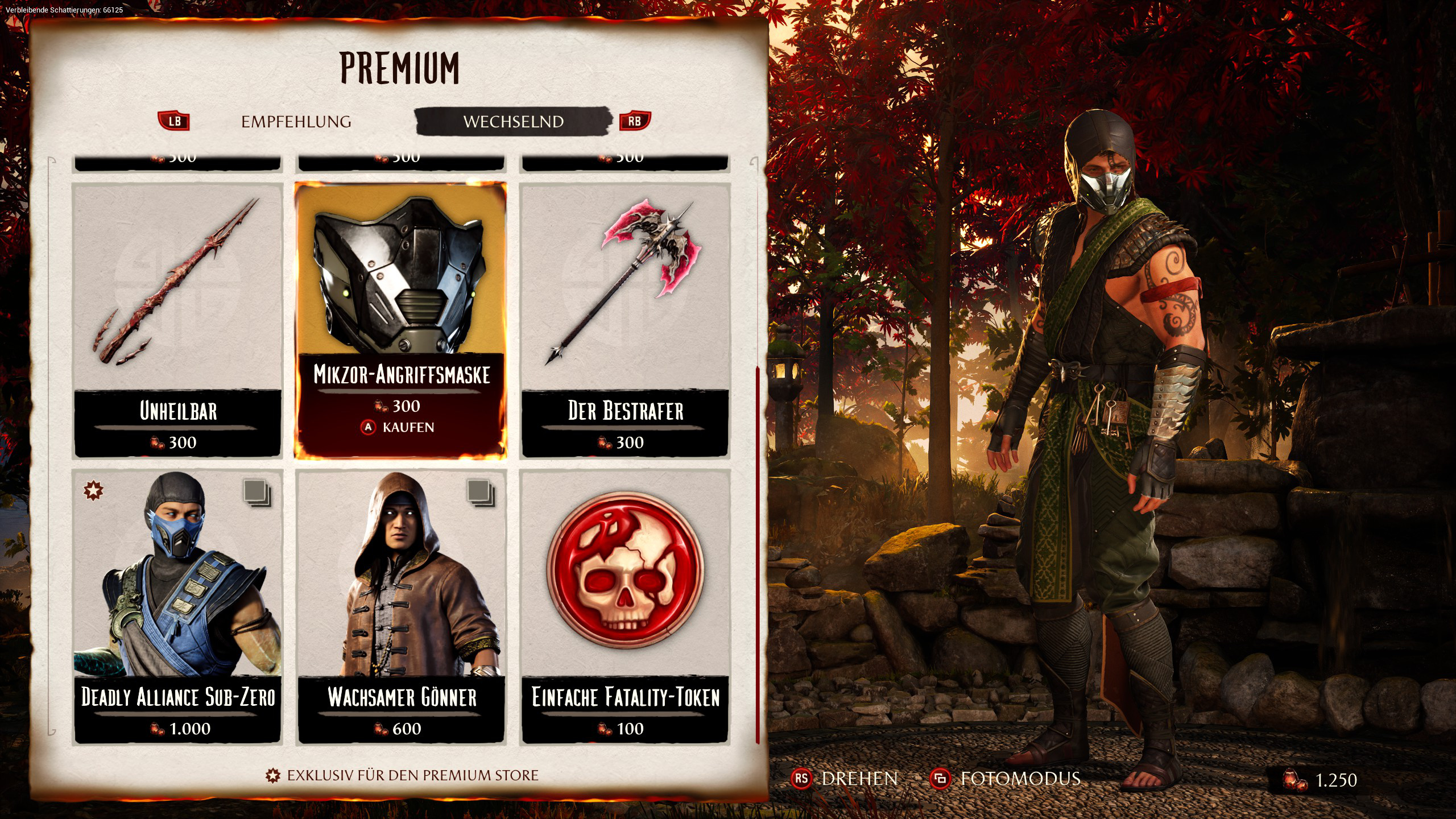The image size is (1456, 819).
Task: Select the Einfache Fatality-Token item
Action: pos(625,606)
